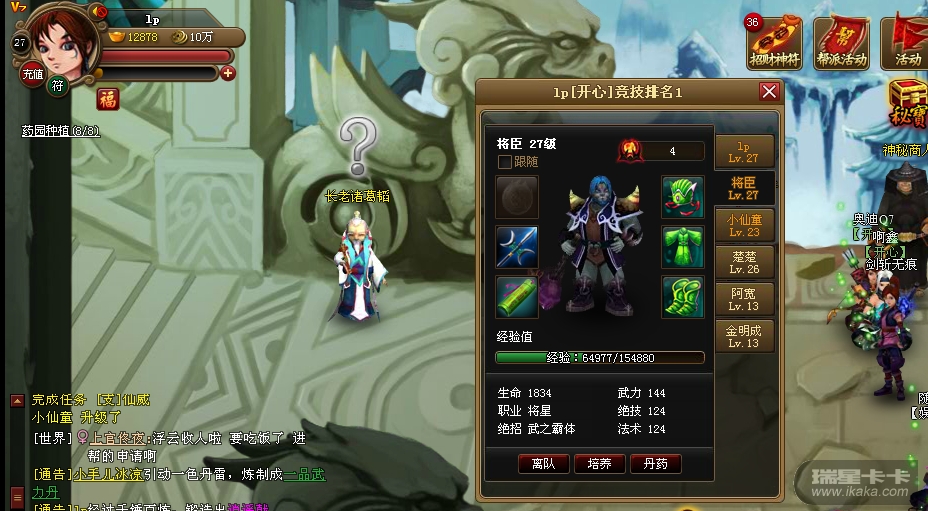The image size is (928, 511).
Task: Click the 充值 recharge button
Action: point(33,74)
